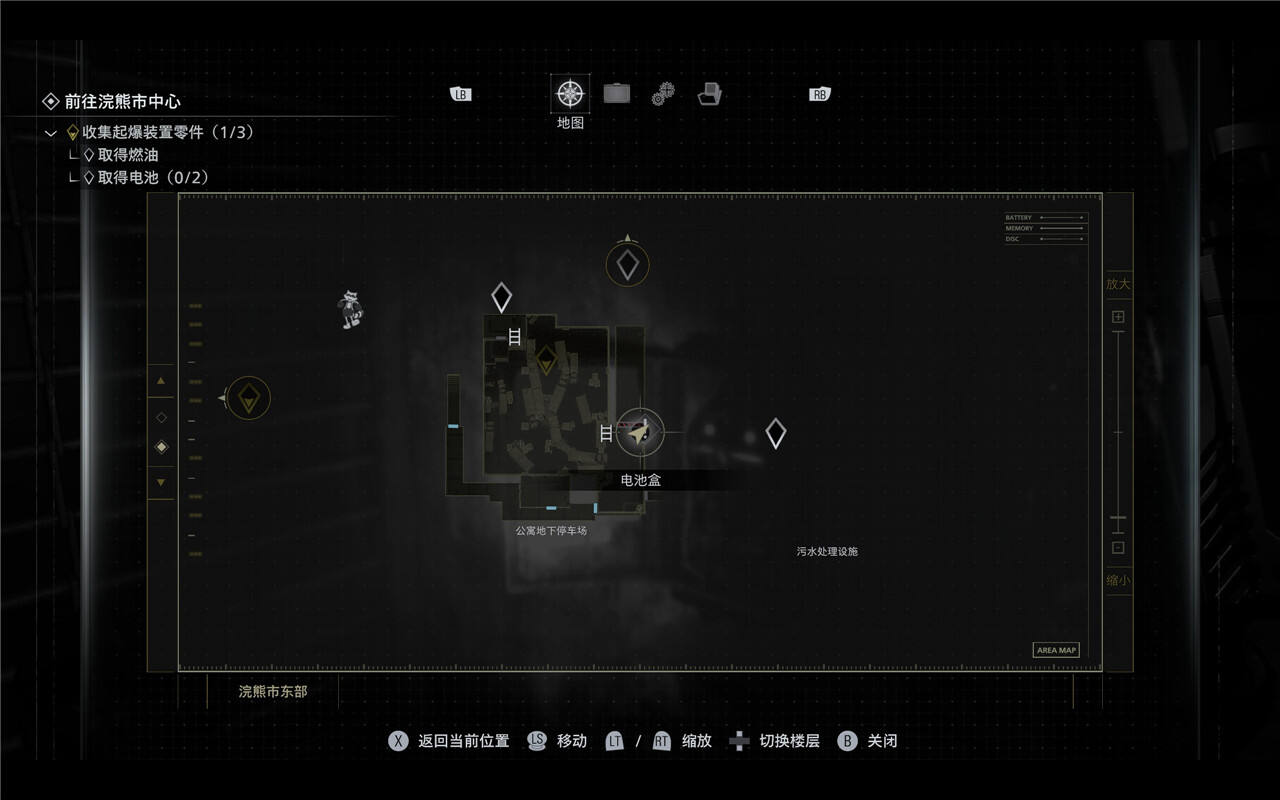Viewport: 1280px width, 800px height.
Task: Open the briefcase inventory tab
Action: 617,94
